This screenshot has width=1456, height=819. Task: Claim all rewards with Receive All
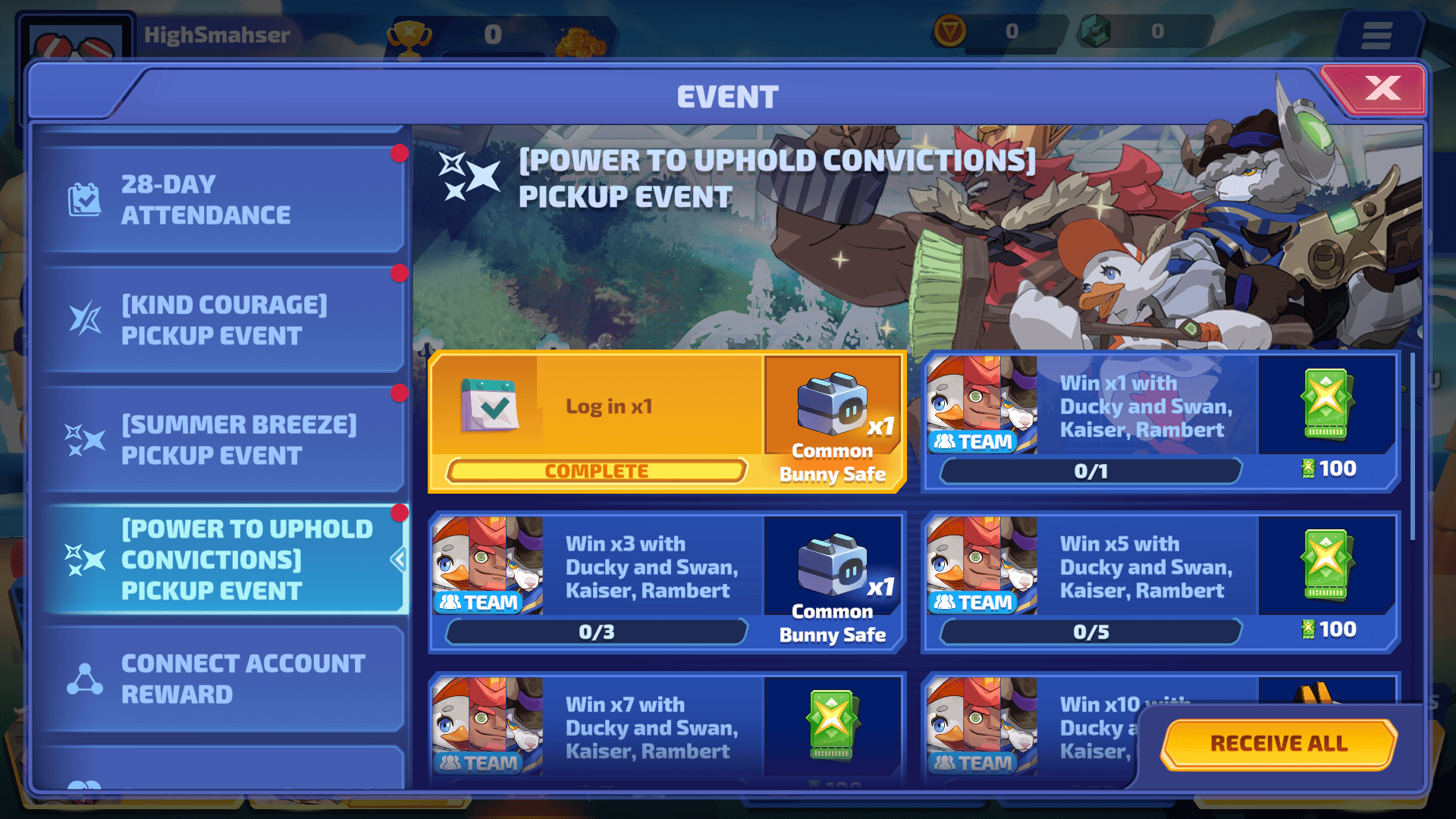coord(1279,743)
